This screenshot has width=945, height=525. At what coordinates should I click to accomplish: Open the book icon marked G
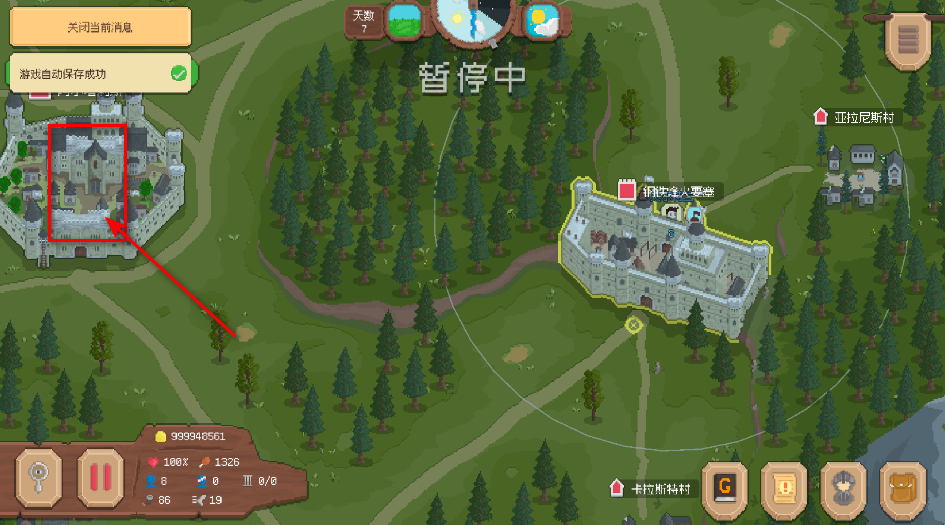pos(727,489)
